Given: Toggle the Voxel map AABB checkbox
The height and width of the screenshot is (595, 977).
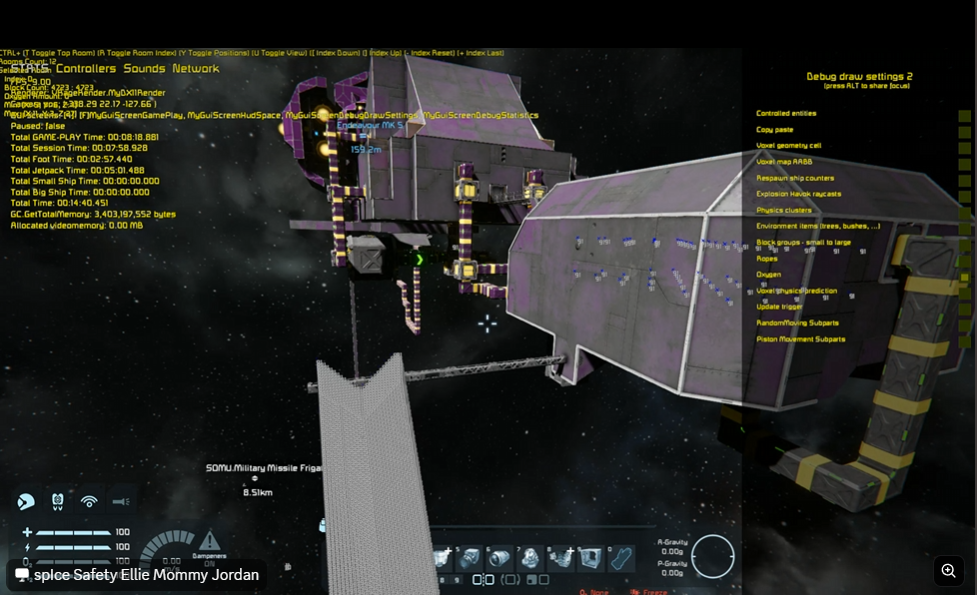Looking at the screenshot, I should tap(964, 163).
